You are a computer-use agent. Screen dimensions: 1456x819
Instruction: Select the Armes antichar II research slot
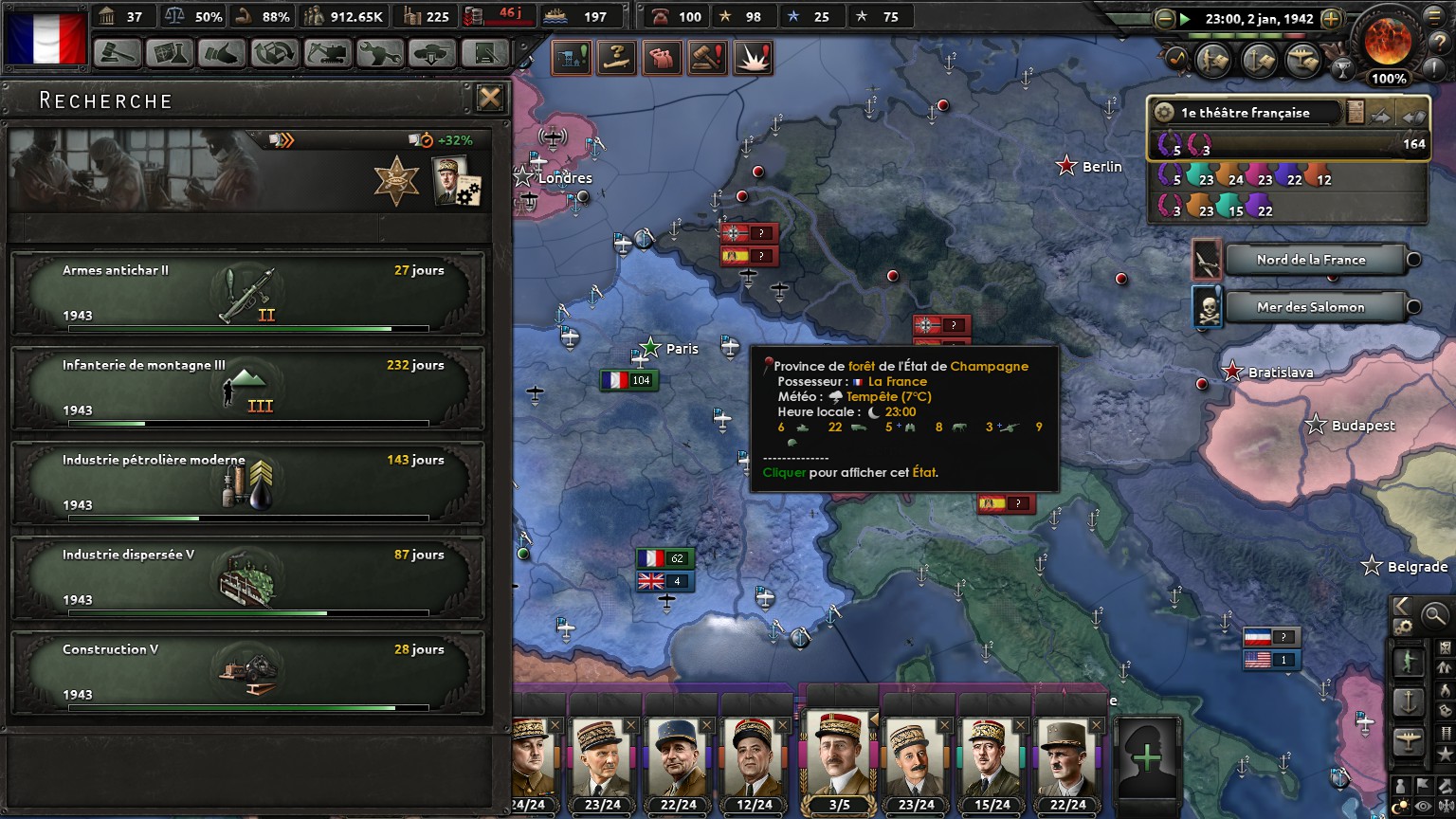point(247,294)
